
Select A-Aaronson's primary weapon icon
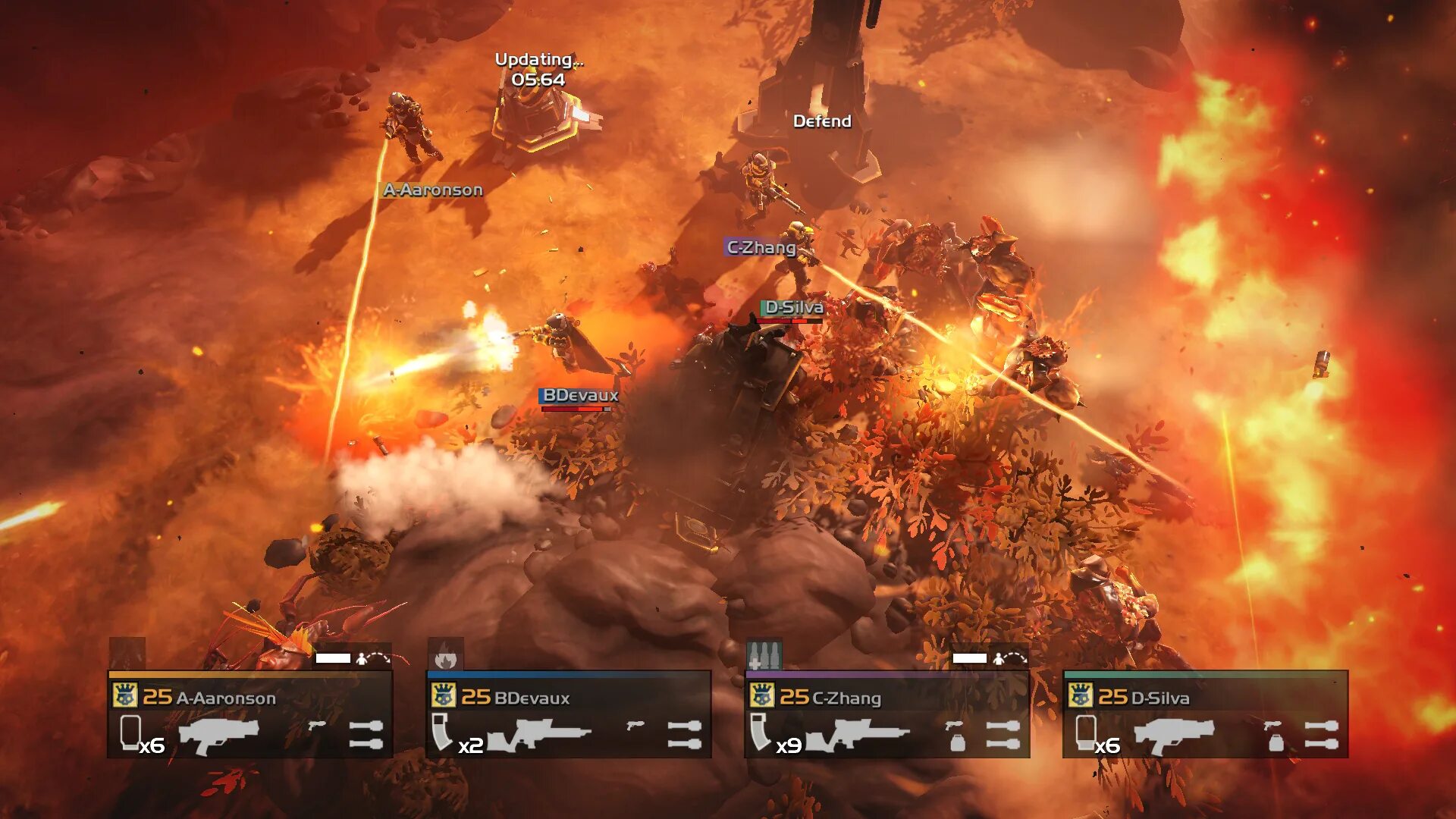tap(219, 736)
